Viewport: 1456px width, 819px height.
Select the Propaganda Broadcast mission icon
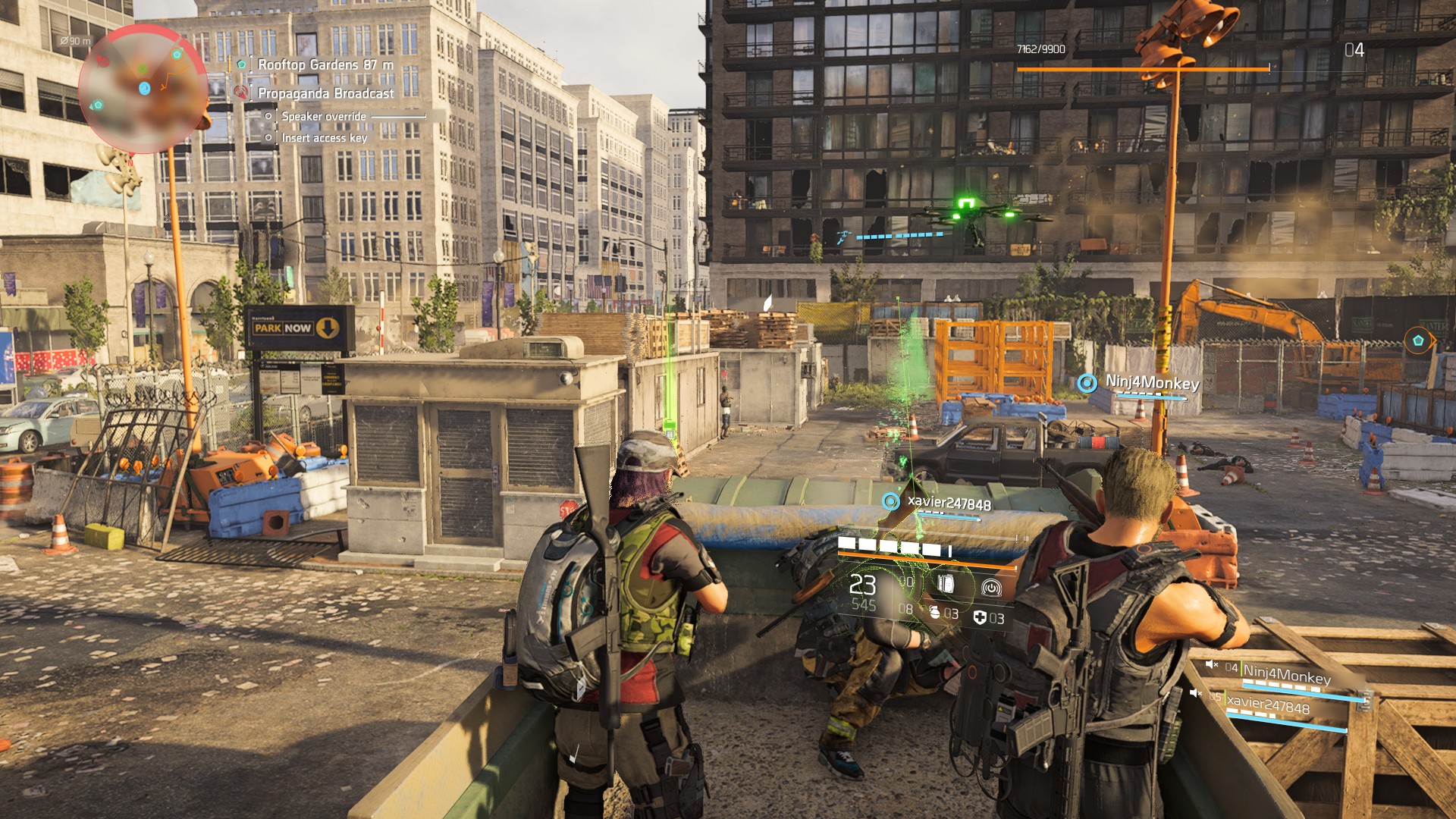click(x=240, y=93)
